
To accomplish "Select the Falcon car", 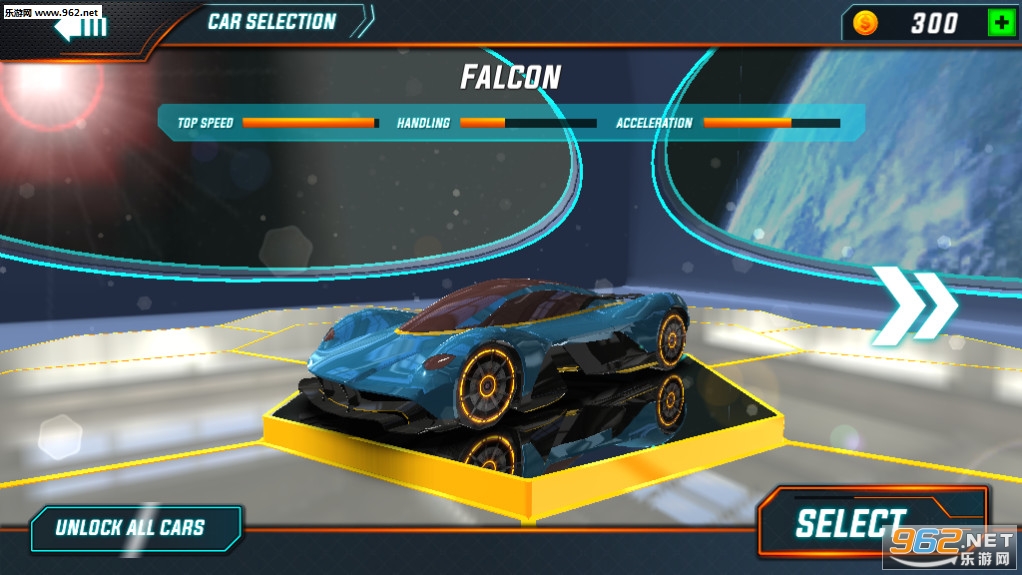I will tap(850, 523).
